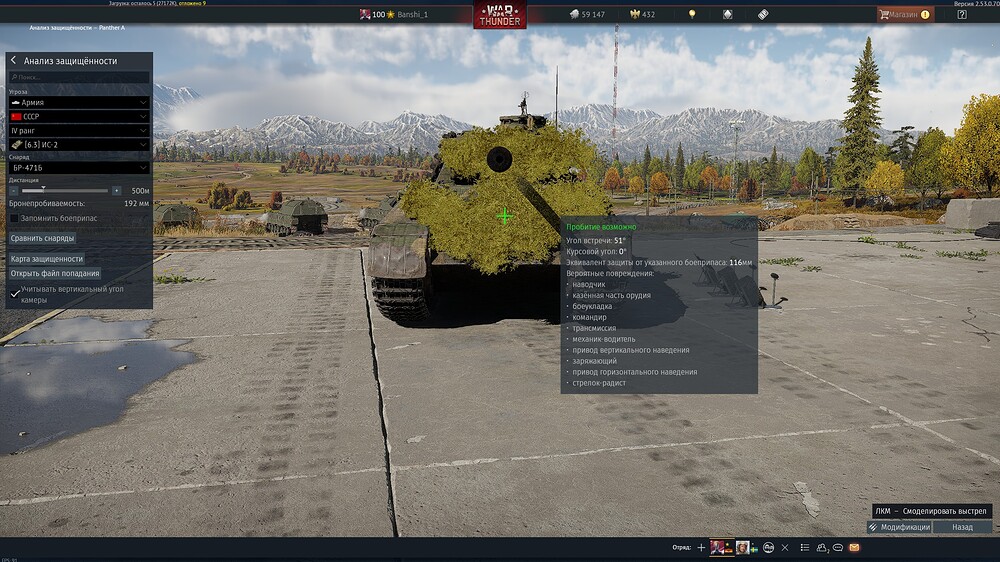Change the ИС-2 threat vehicle dropdown
Viewport: 1000px width, 562px height.
[79, 144]
